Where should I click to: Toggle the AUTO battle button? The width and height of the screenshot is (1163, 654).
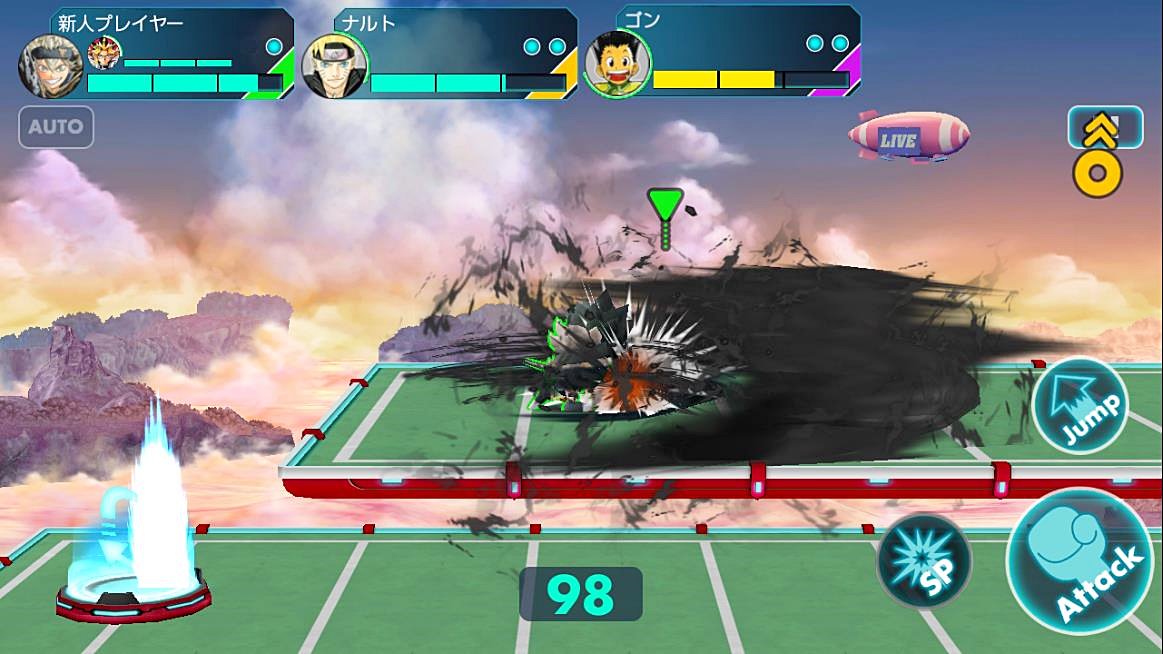56,128
